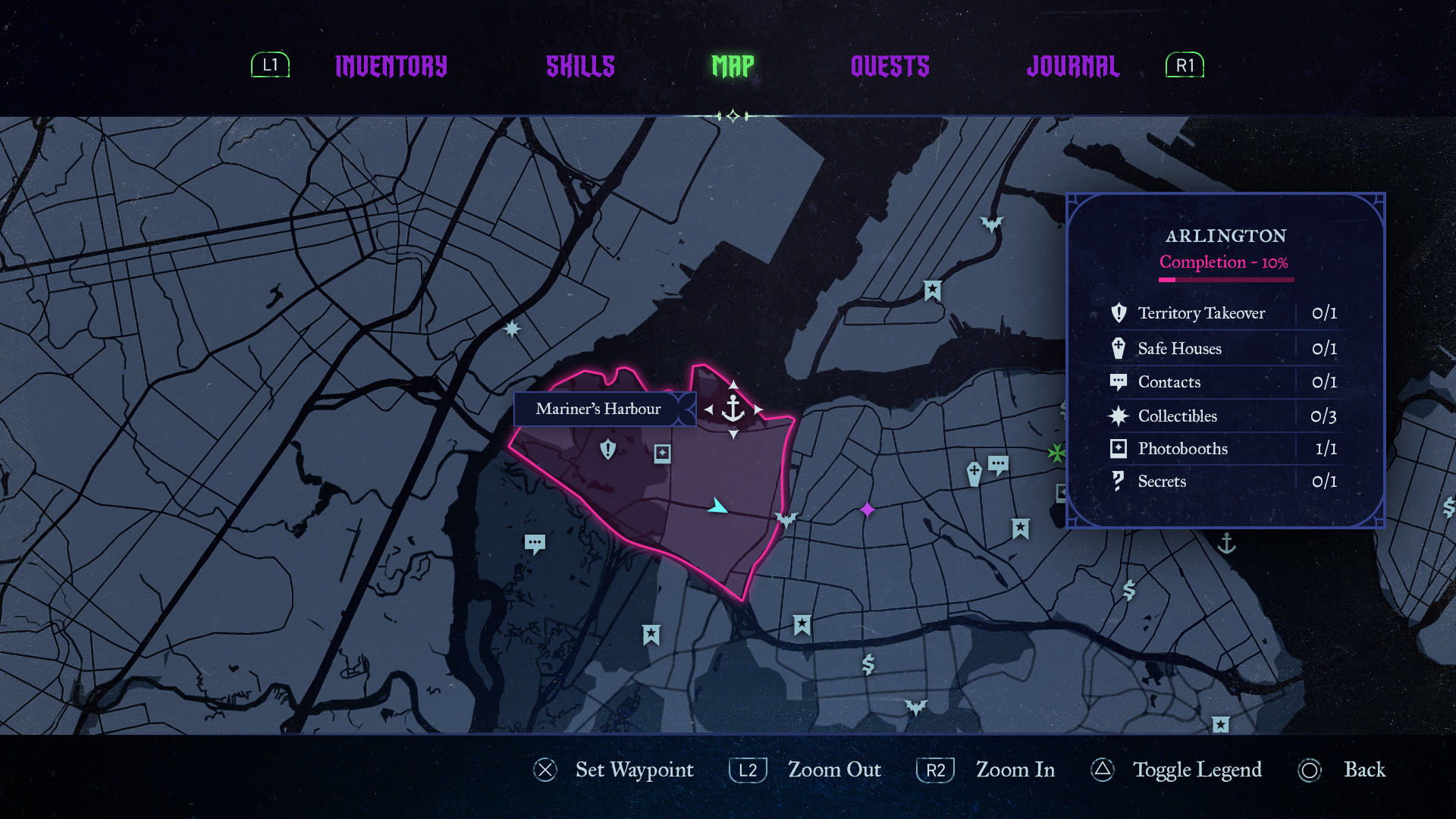The image size is (1456, 819).
Task: Select the Map tab
Action: pyautogui.click(x=733, y=67)
